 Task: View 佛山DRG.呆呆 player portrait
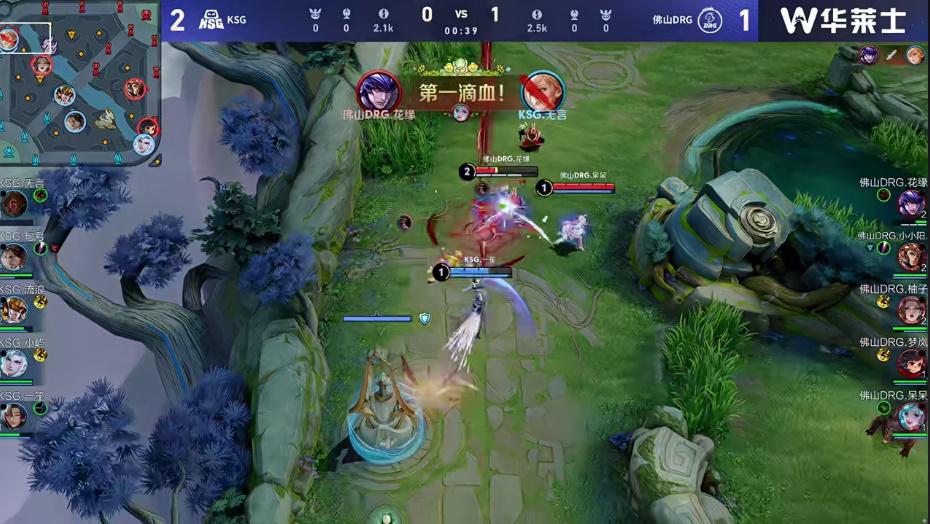[x=911, y=415]
